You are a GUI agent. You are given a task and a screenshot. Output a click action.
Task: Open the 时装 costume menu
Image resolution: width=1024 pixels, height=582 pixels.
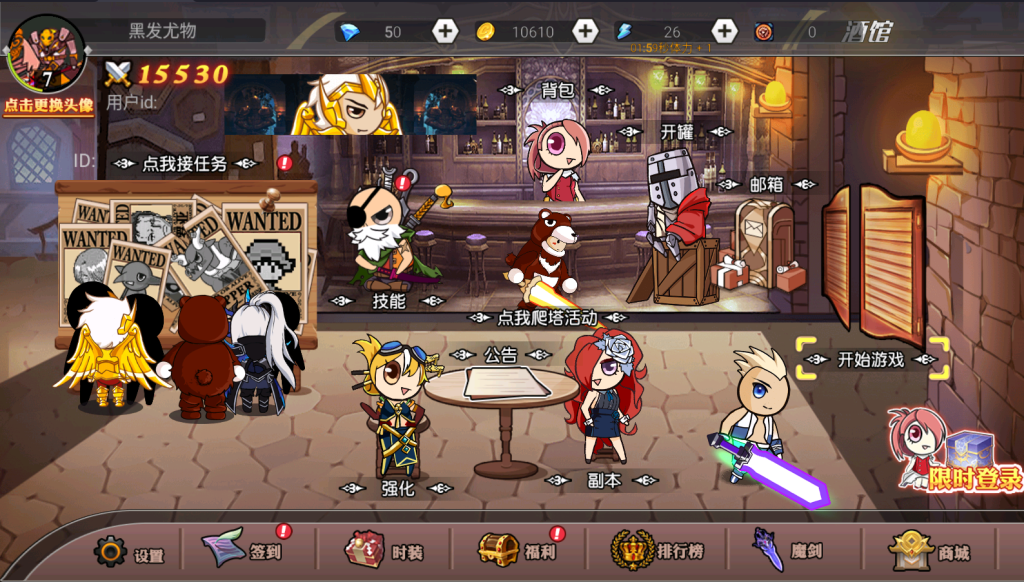tap(385, 550)
